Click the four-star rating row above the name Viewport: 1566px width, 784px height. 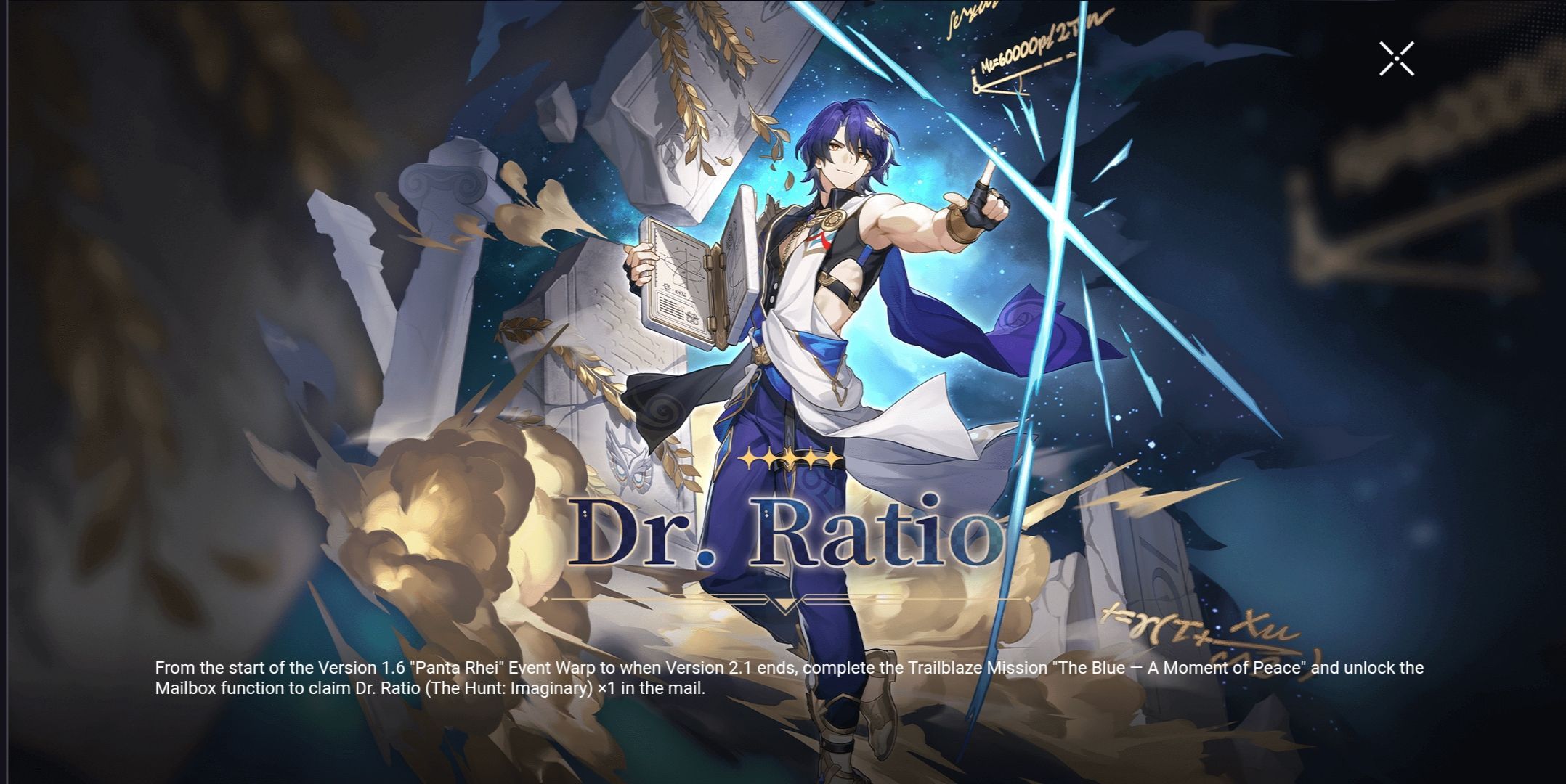point(788,460)
